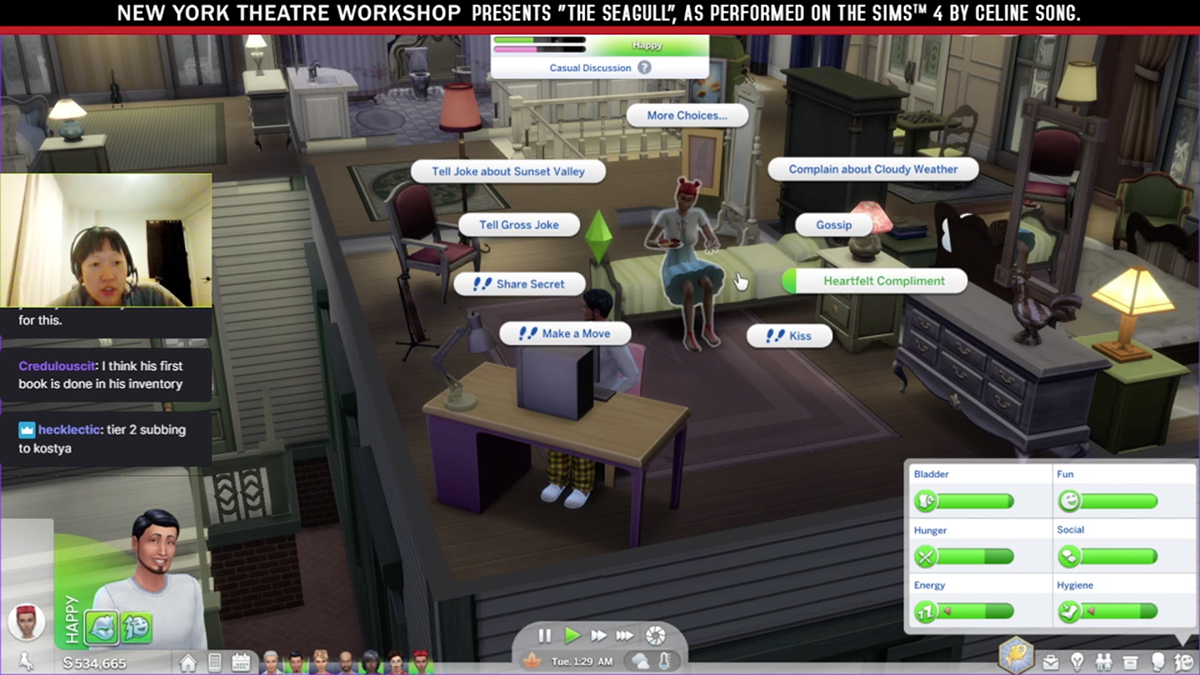
Task: Choose the Heartfelt Compliment interaction
Action: [883, 281]
